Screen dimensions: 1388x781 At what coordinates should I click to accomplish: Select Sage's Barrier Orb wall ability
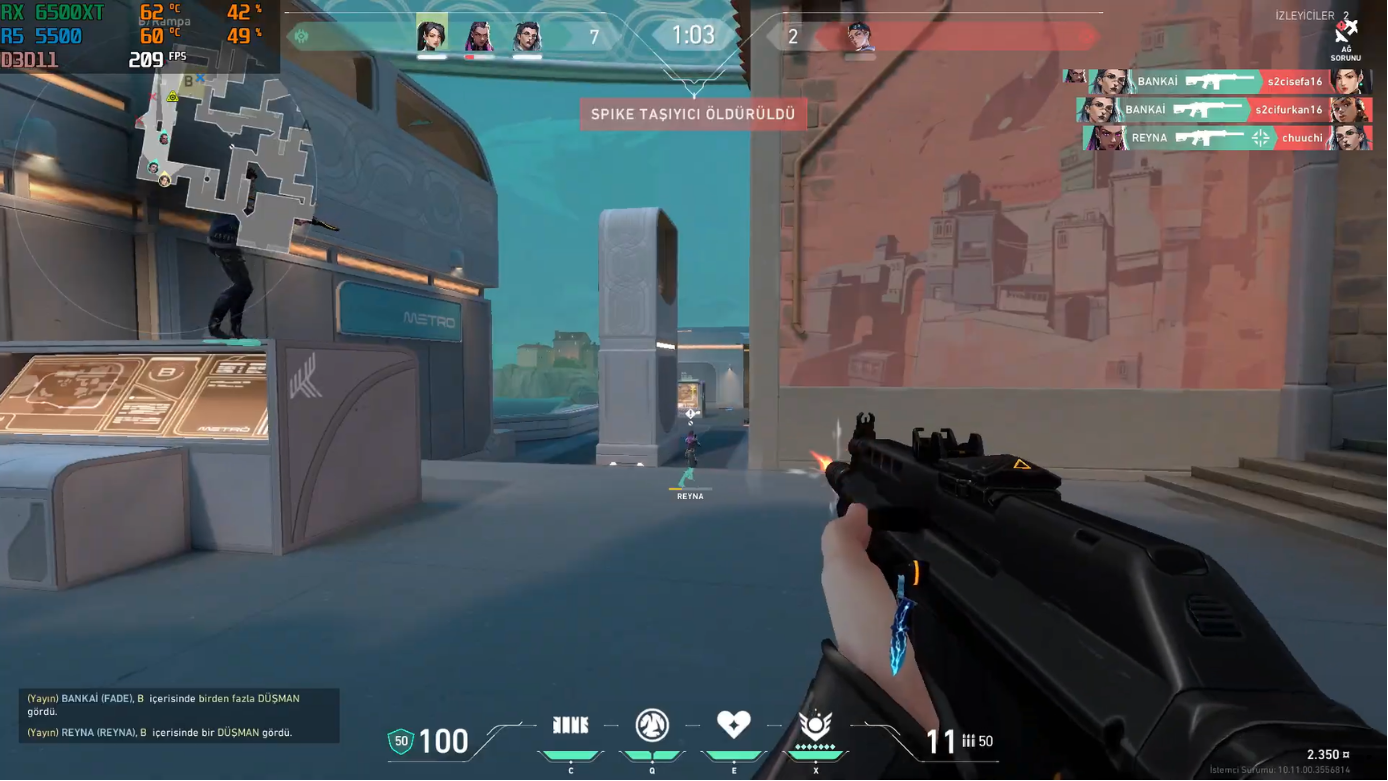coord(571,725)
